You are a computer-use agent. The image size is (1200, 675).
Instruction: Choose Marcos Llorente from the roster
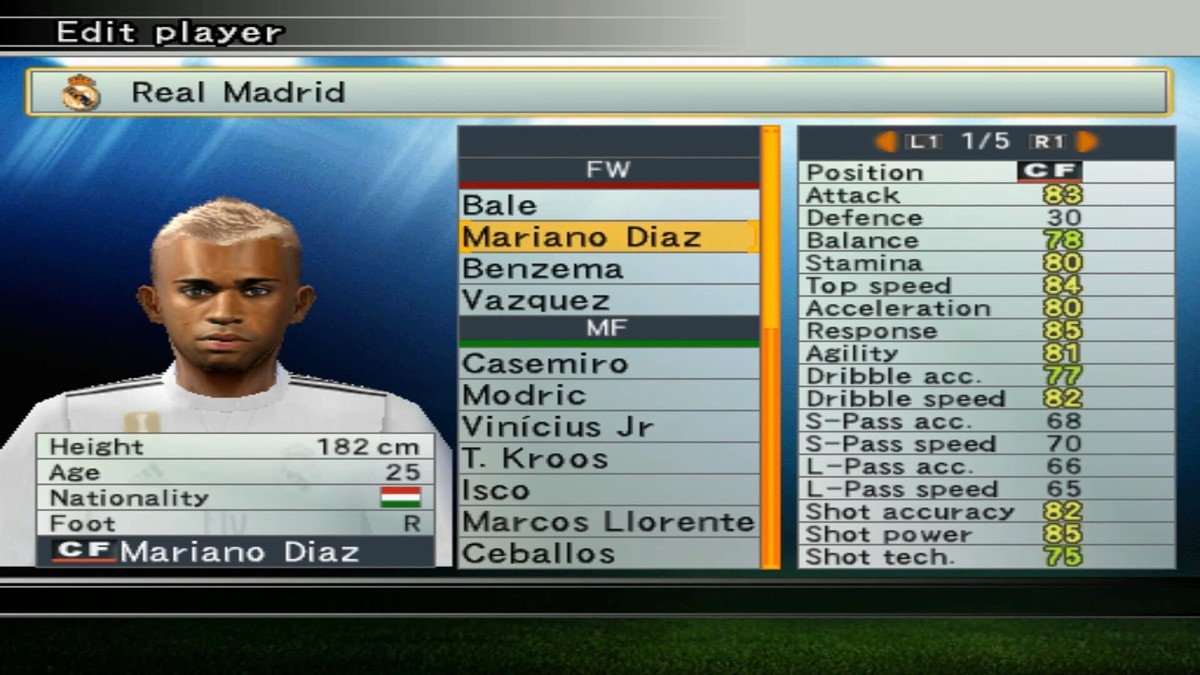tap(608, 522)
